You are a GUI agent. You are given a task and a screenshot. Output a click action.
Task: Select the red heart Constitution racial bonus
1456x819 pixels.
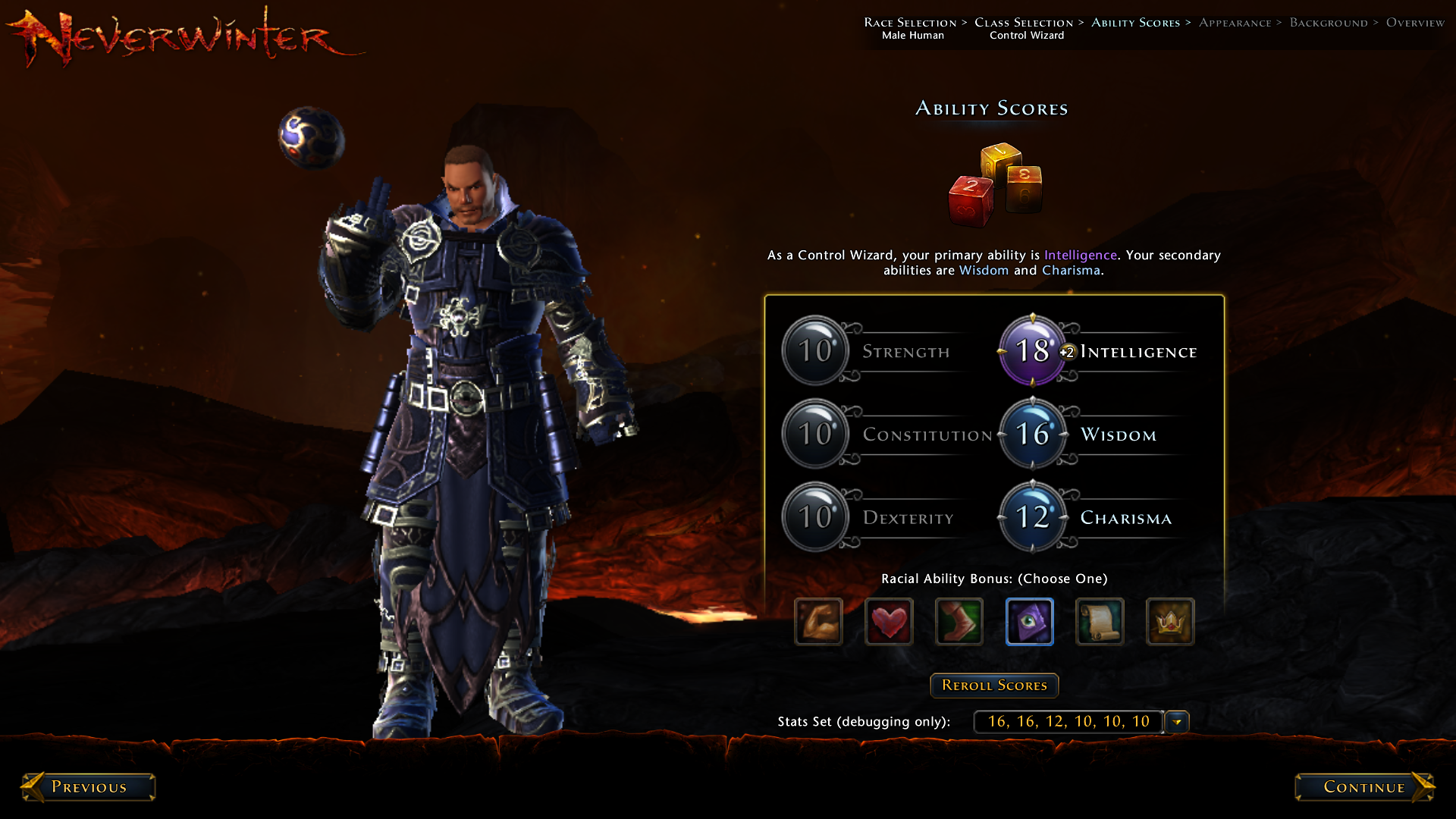pyautogui.click(x=889, y=622)
